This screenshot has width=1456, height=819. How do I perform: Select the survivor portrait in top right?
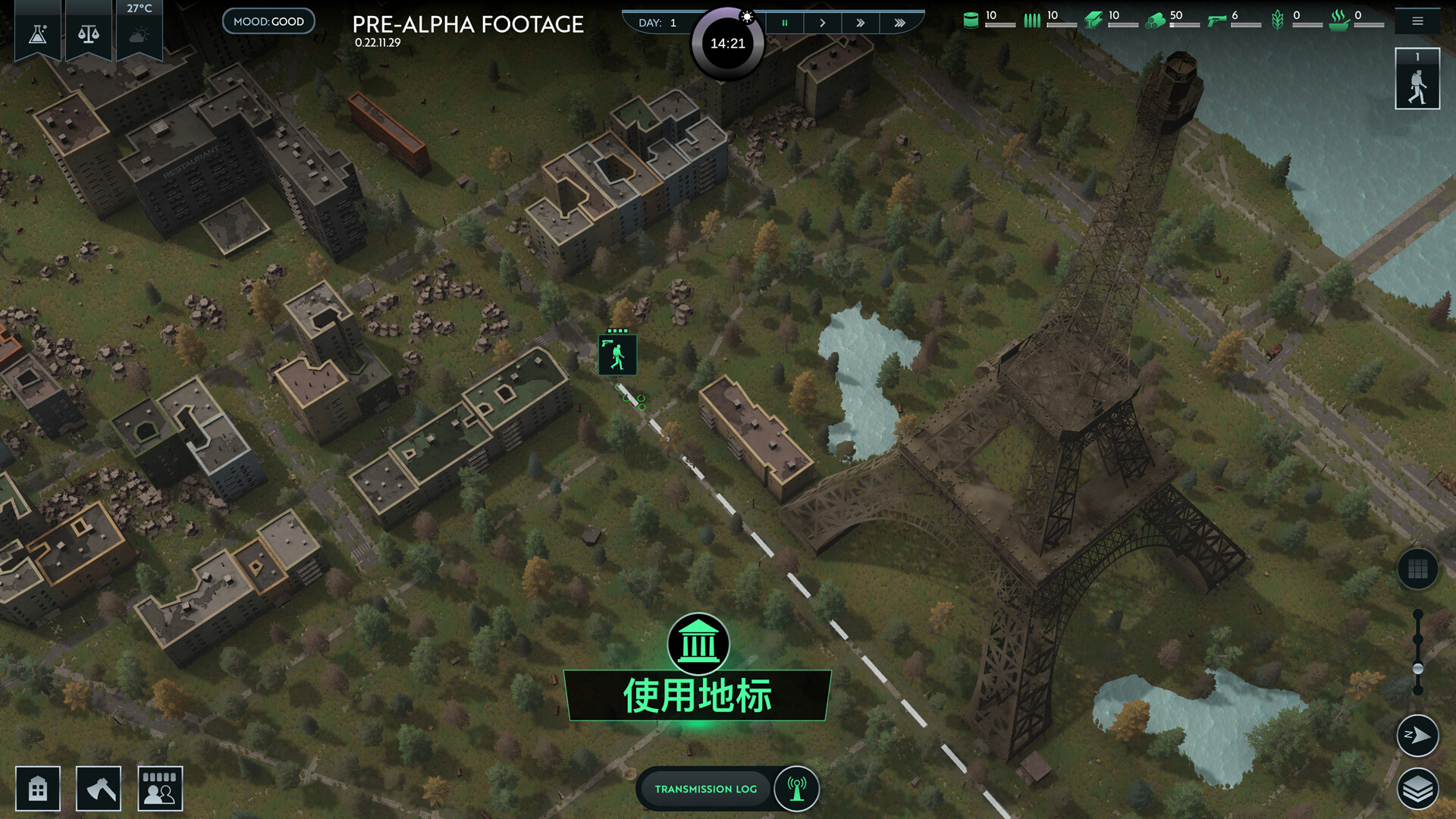(x=1417, y=78)
